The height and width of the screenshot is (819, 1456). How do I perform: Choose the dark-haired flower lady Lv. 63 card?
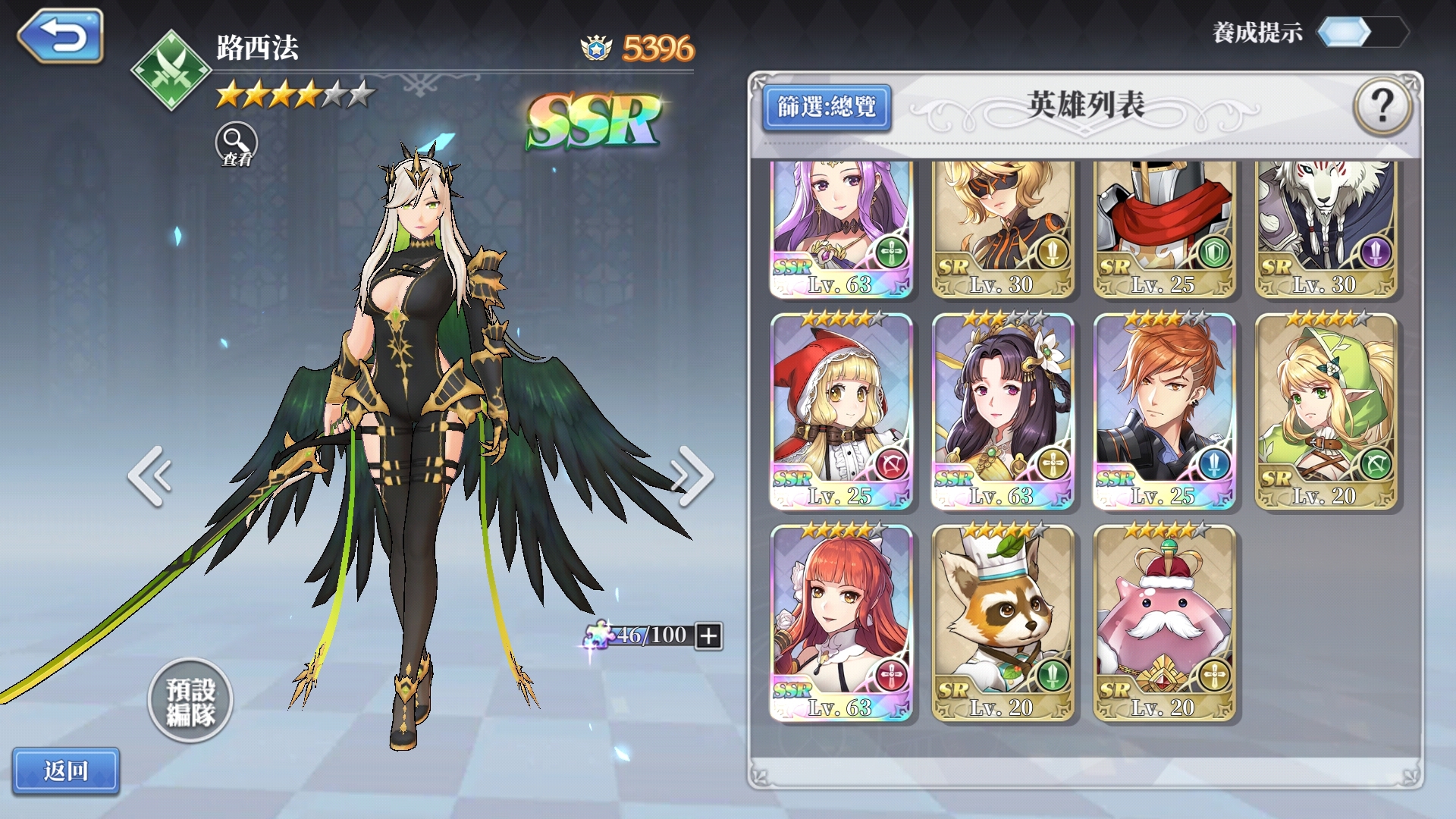pos(1003,411)
